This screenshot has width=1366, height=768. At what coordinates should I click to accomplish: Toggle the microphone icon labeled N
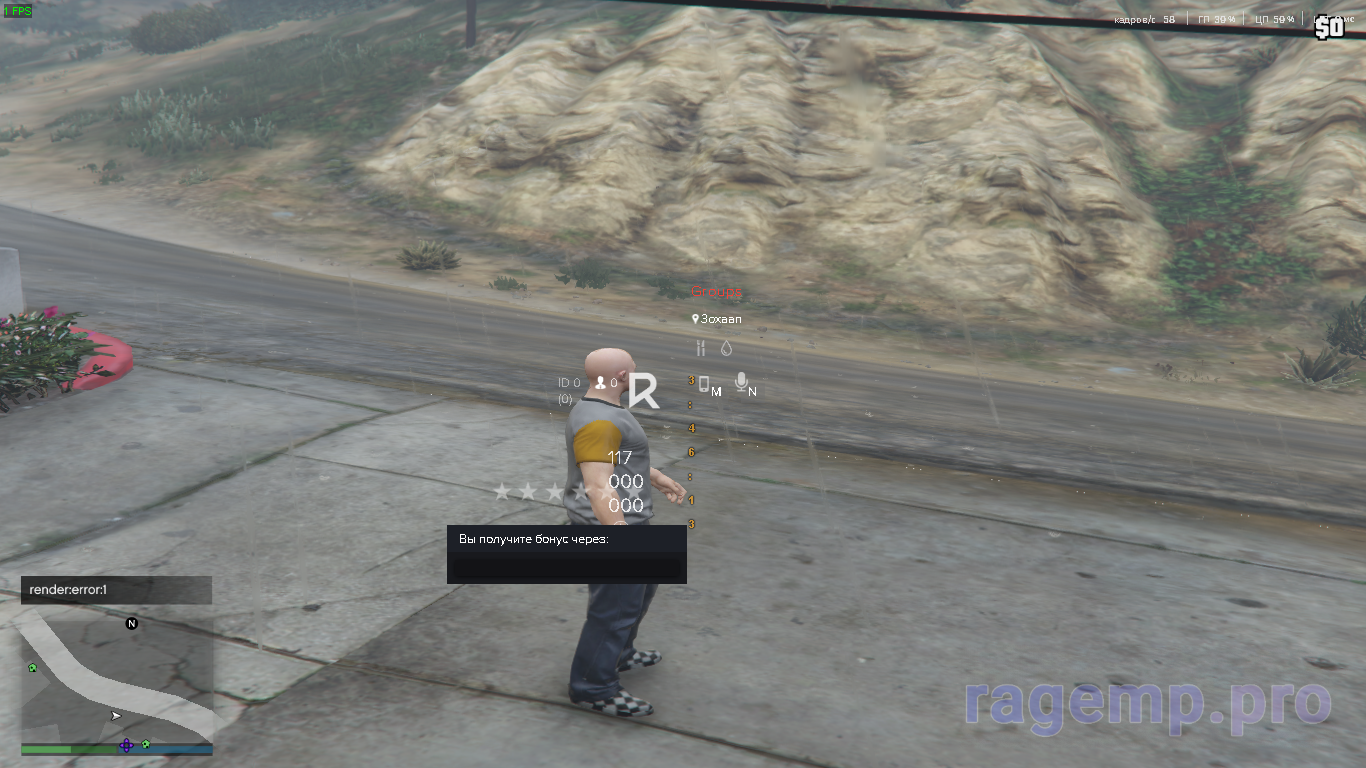coord(741,382)
